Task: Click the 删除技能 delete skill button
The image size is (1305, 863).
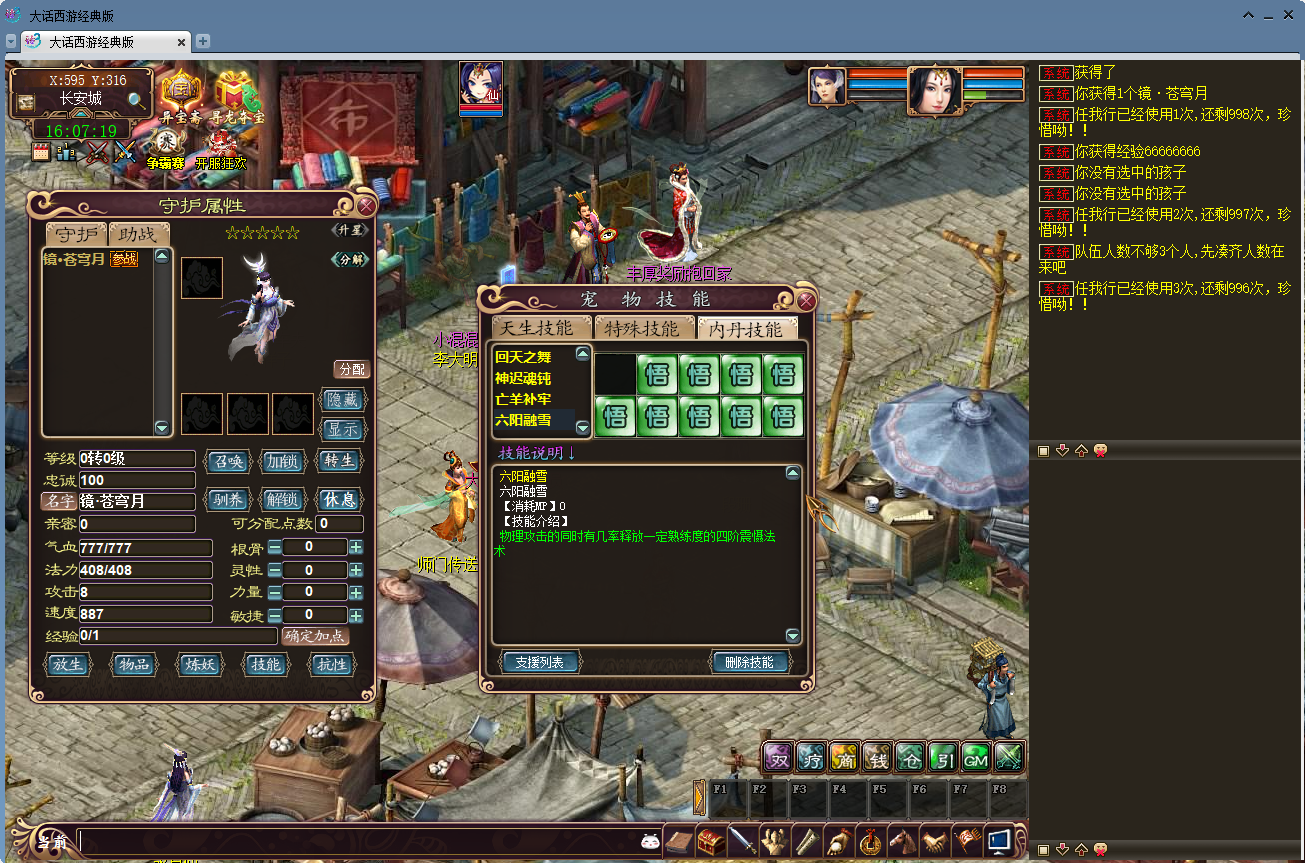Action: click(x=750, y=662)
